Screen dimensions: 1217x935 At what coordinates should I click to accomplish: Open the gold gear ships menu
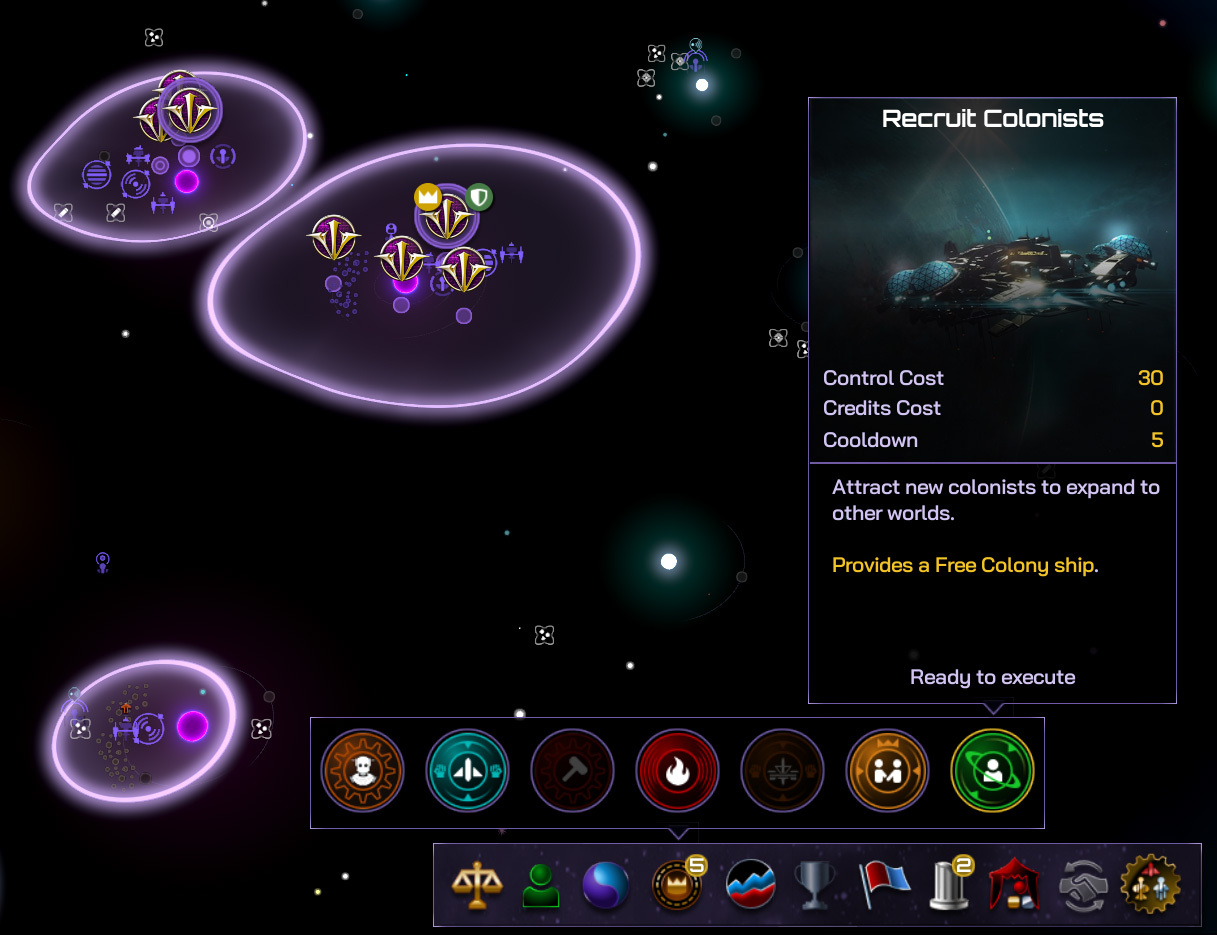(1151, 885)
